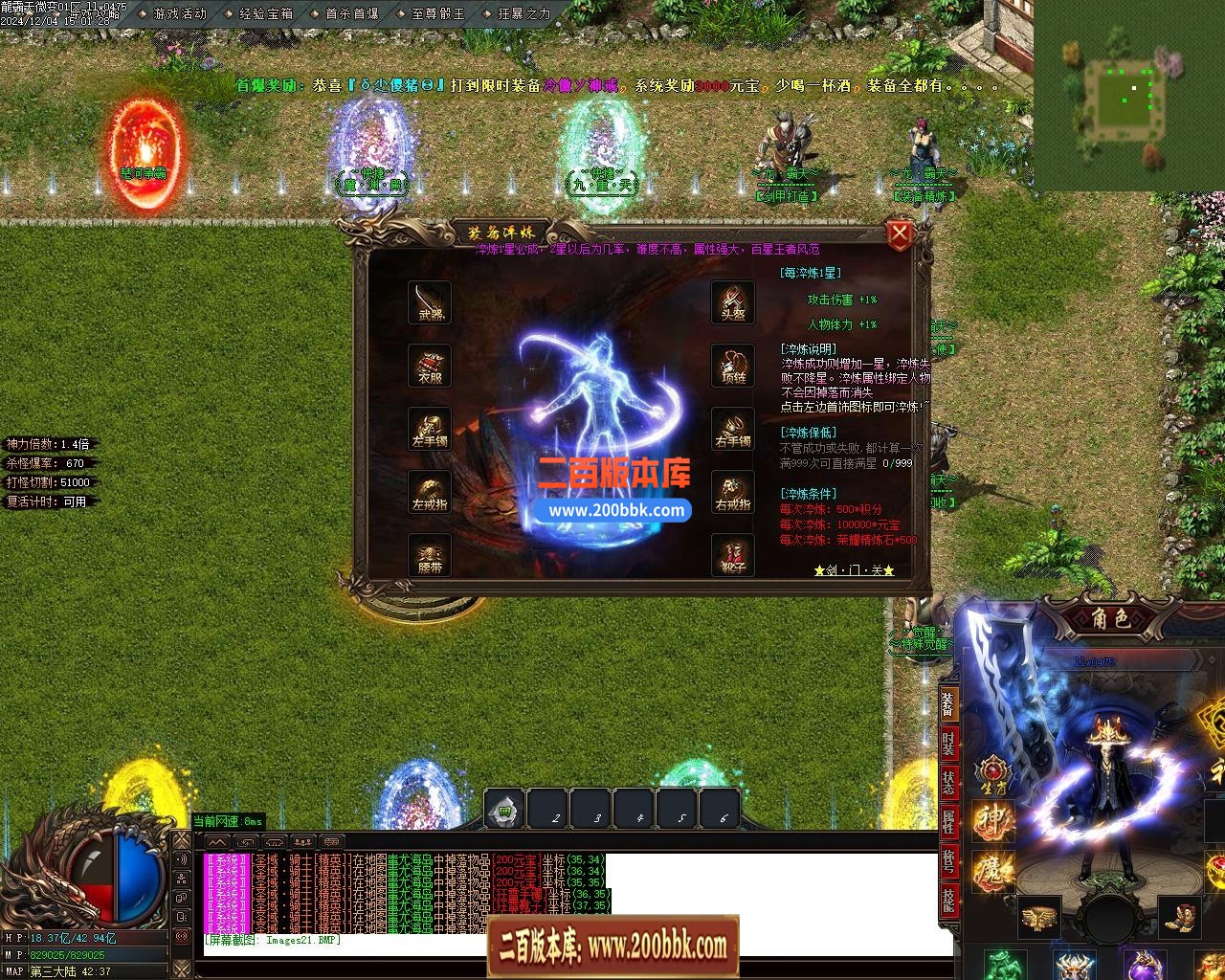Screen dimensions: 1225x980
Task: Select the 腰带 belt slot
Action: click(430, 554)
